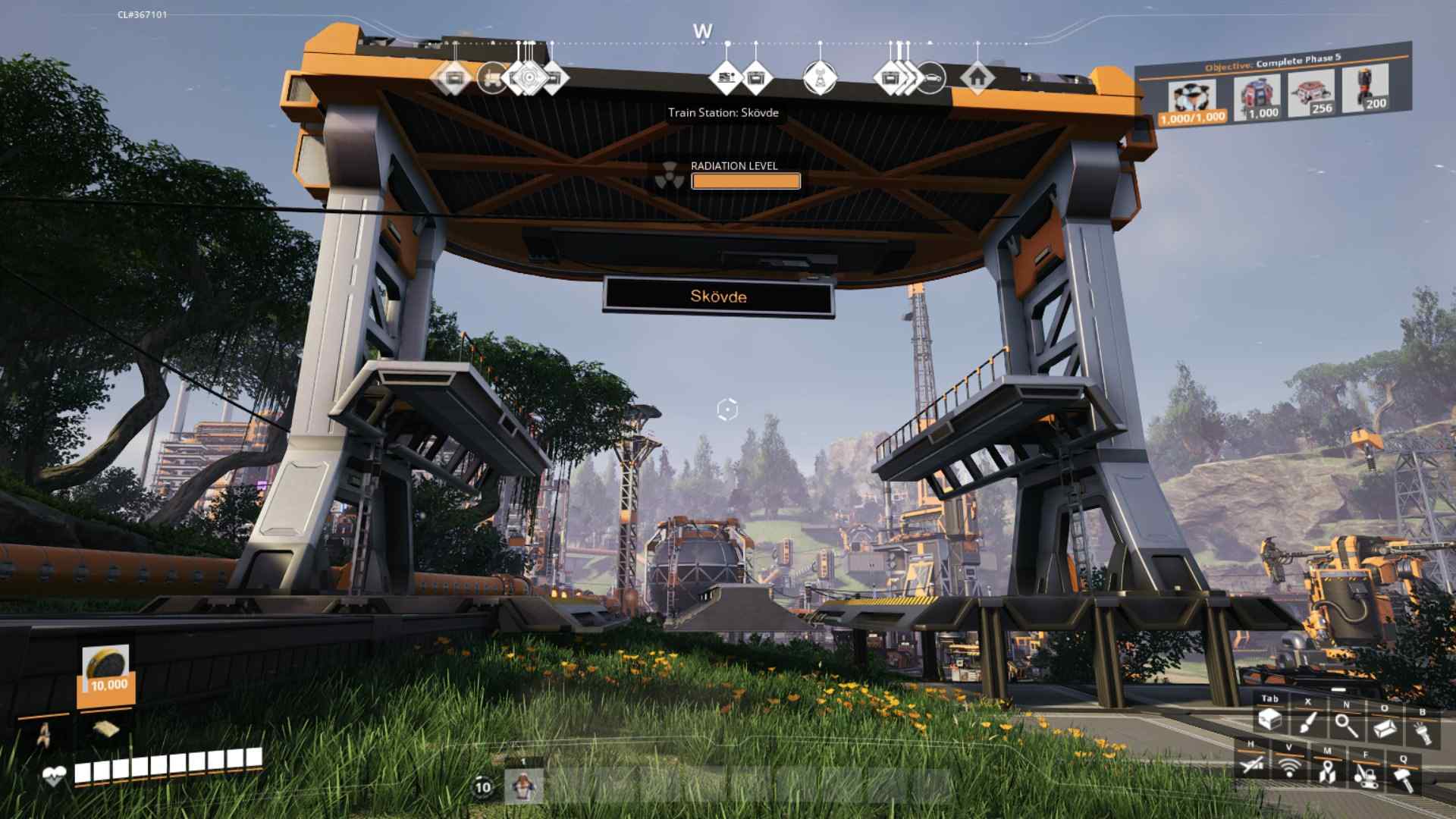Click the Radiation Level progress bar
The height and width of the screenshot is (819, 1456).
point(745,181)
